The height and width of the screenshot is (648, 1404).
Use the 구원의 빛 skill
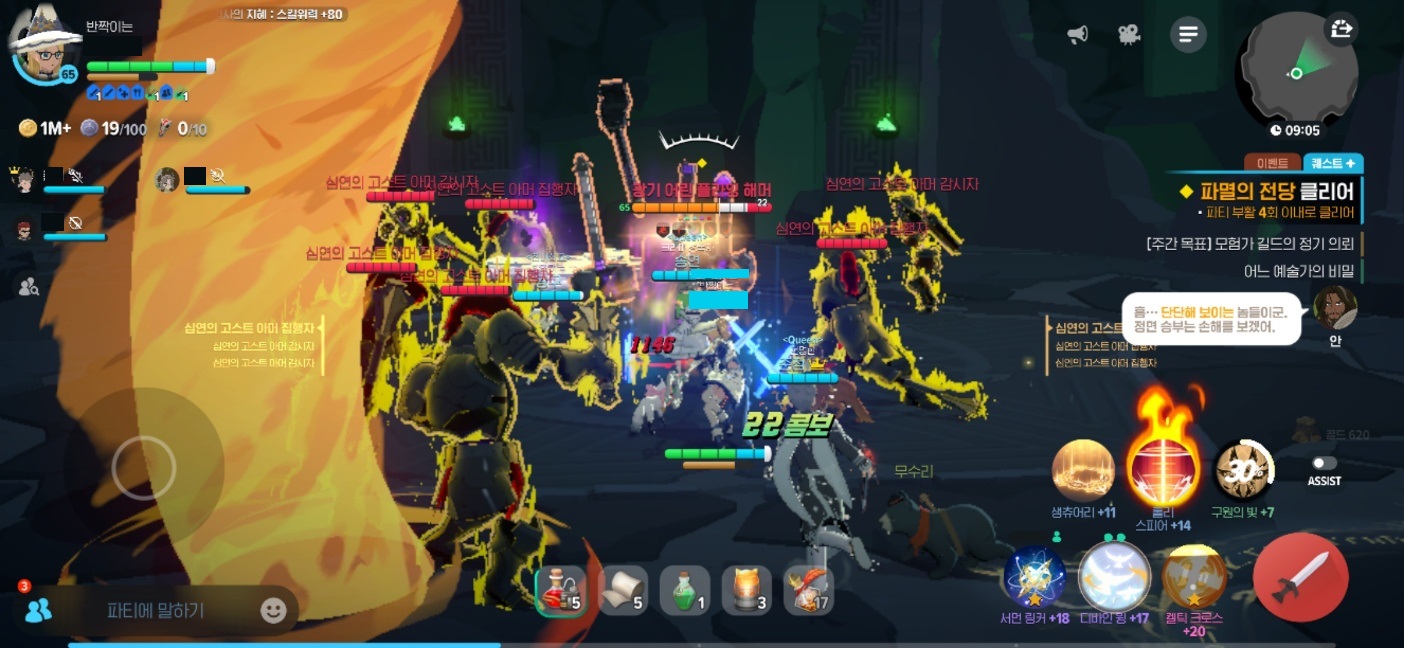tap(1242, 471)
